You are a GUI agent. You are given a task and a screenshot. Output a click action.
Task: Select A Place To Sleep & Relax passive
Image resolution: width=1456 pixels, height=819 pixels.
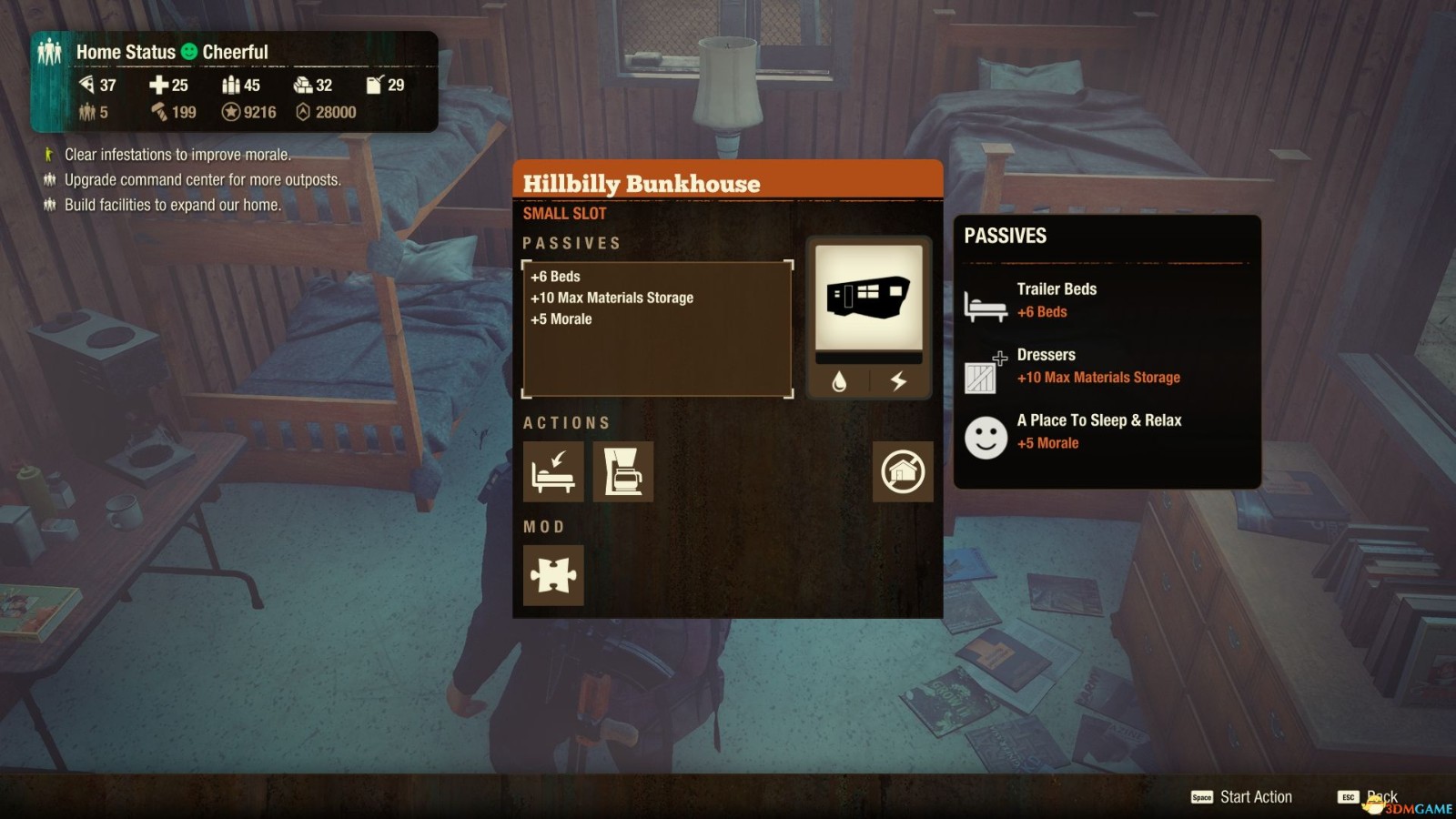click(1098, 431)
